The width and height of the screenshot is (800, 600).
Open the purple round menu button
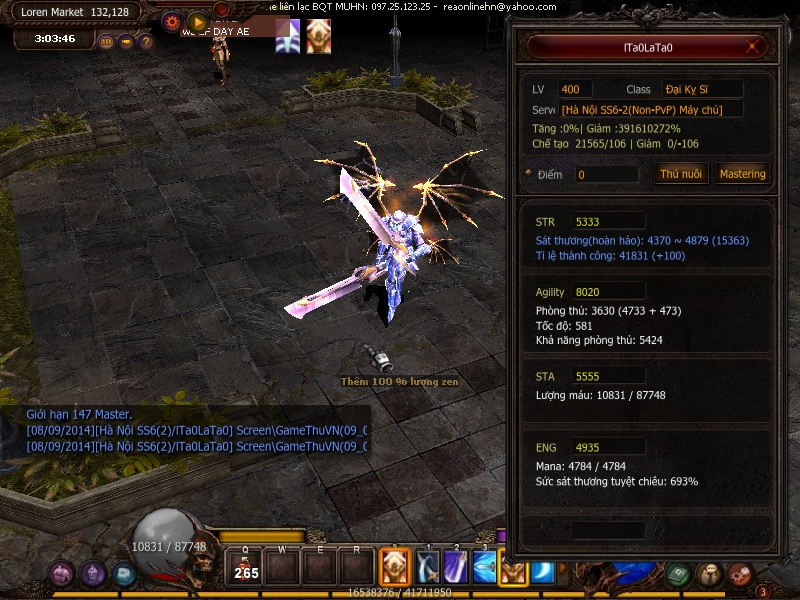(x=94, y=574)
